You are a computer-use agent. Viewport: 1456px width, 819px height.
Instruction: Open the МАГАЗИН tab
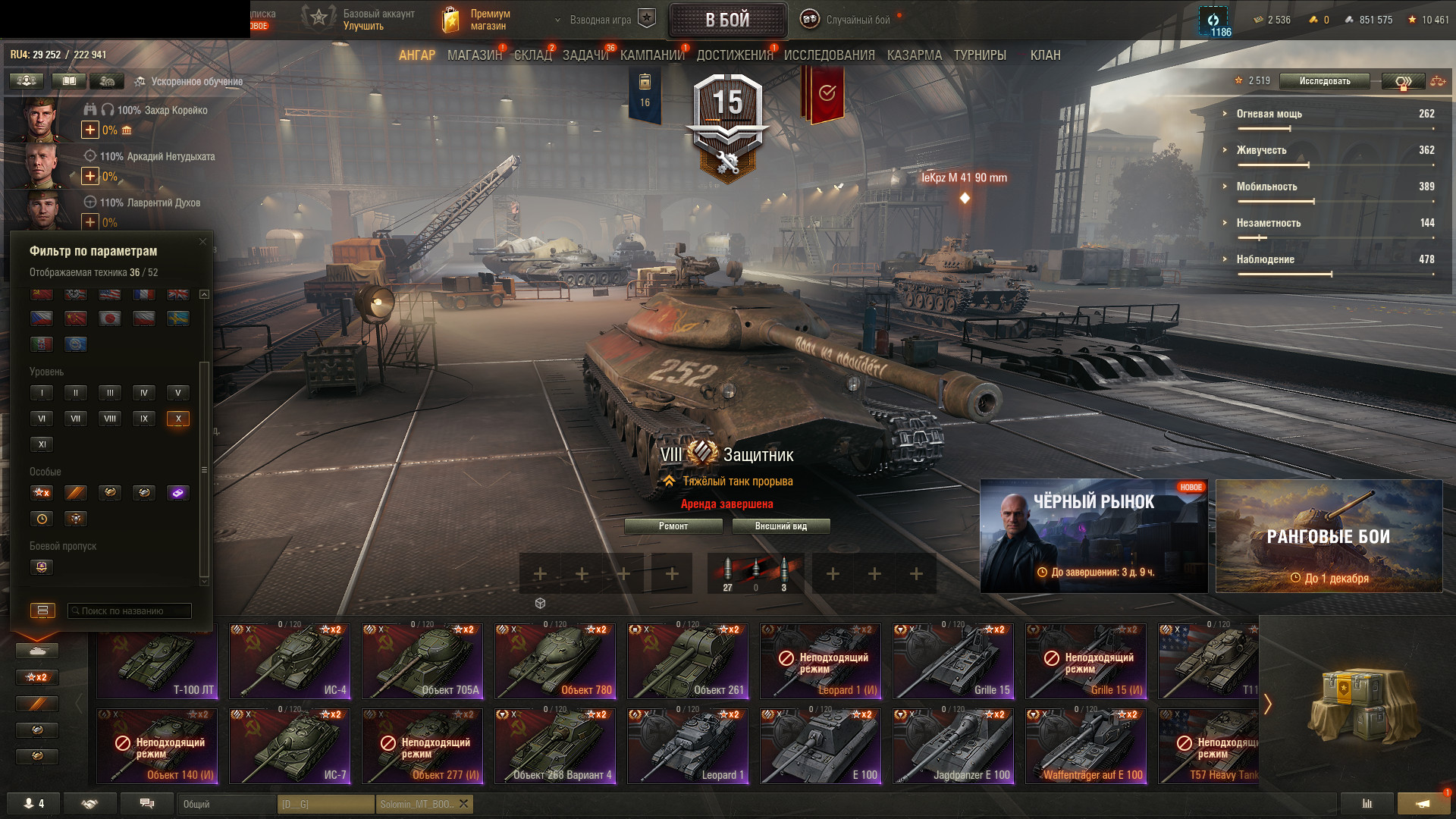pyautogui.click(x=474, y=55)
